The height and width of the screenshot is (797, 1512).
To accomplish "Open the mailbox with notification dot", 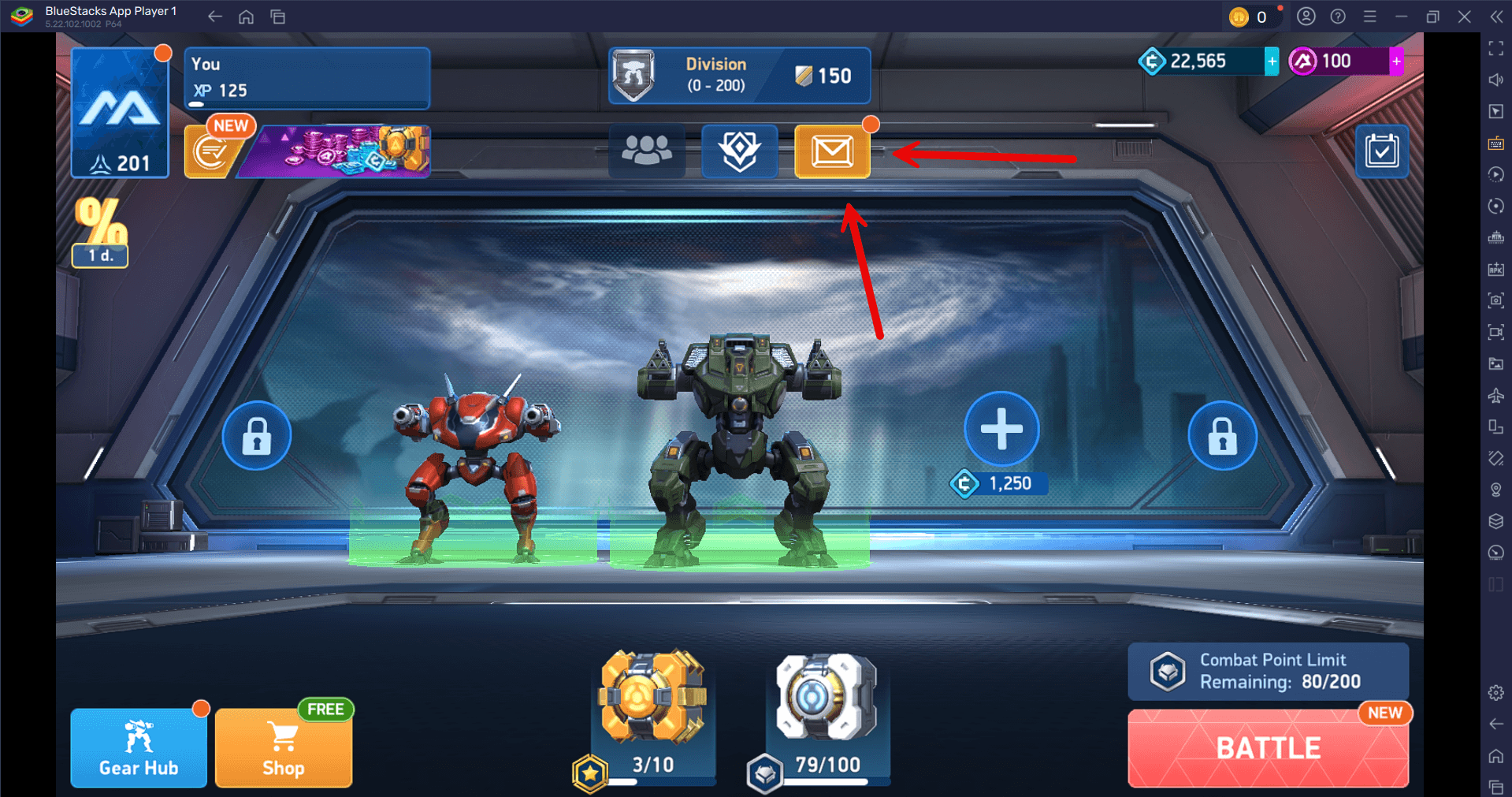I will [832, 151].
